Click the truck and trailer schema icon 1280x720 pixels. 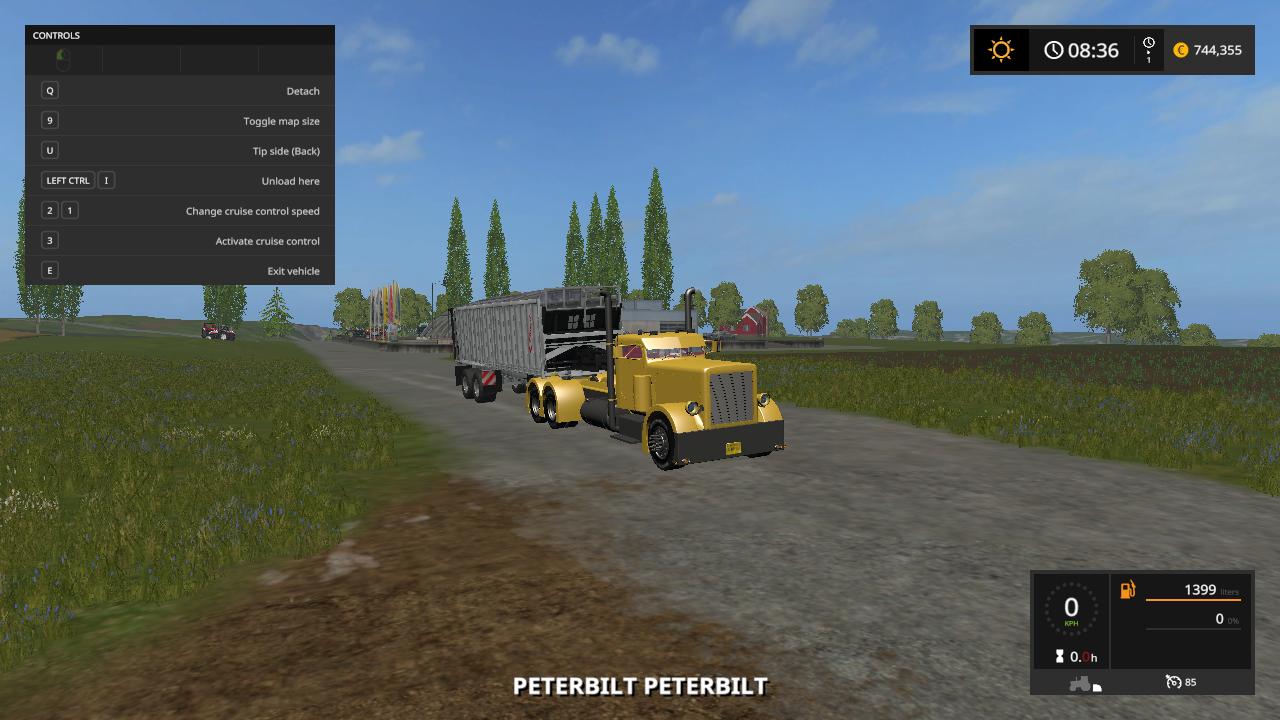click(x=1085, y=684)
